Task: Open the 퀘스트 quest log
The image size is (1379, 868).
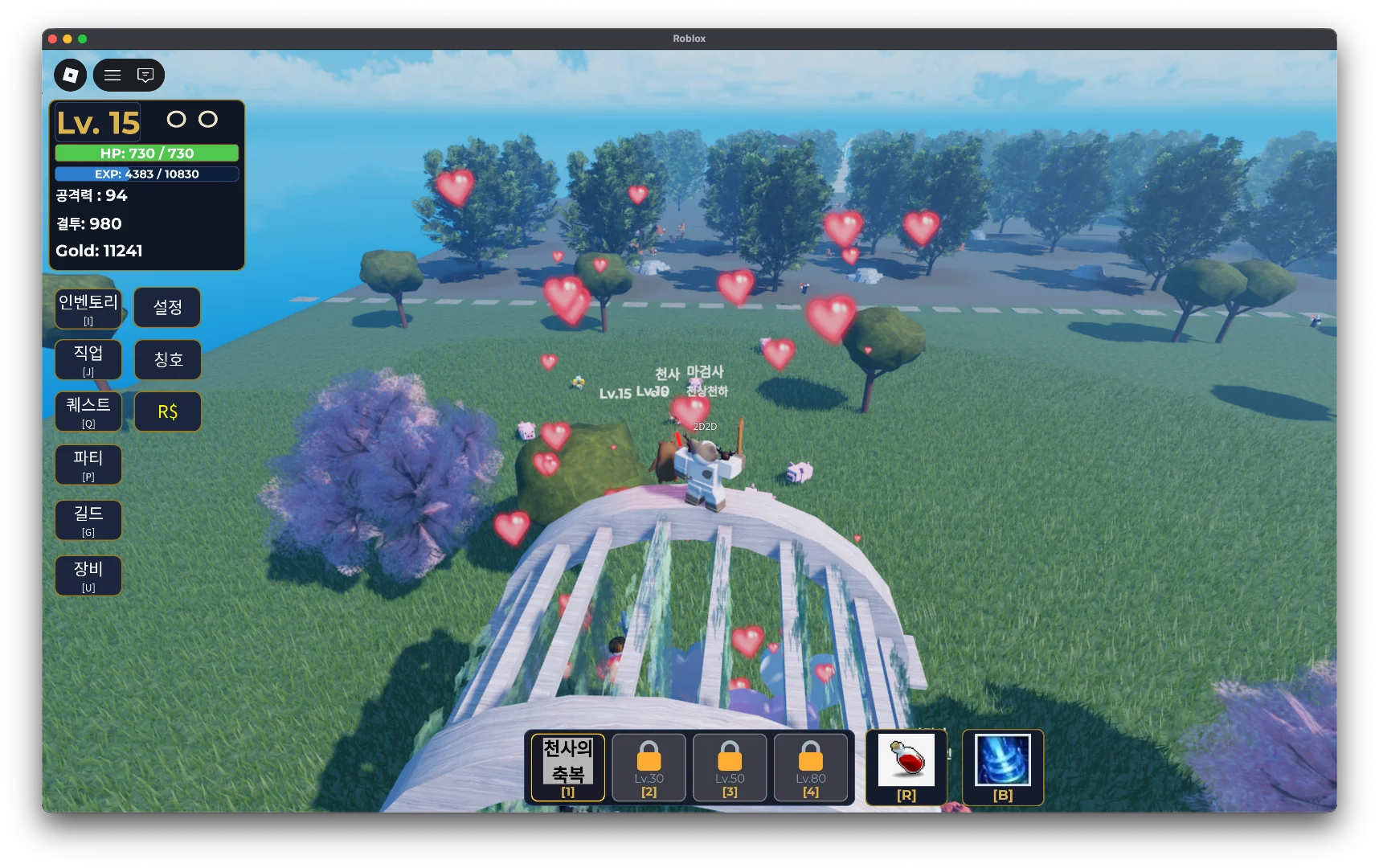Action: [x=88, y=411]
